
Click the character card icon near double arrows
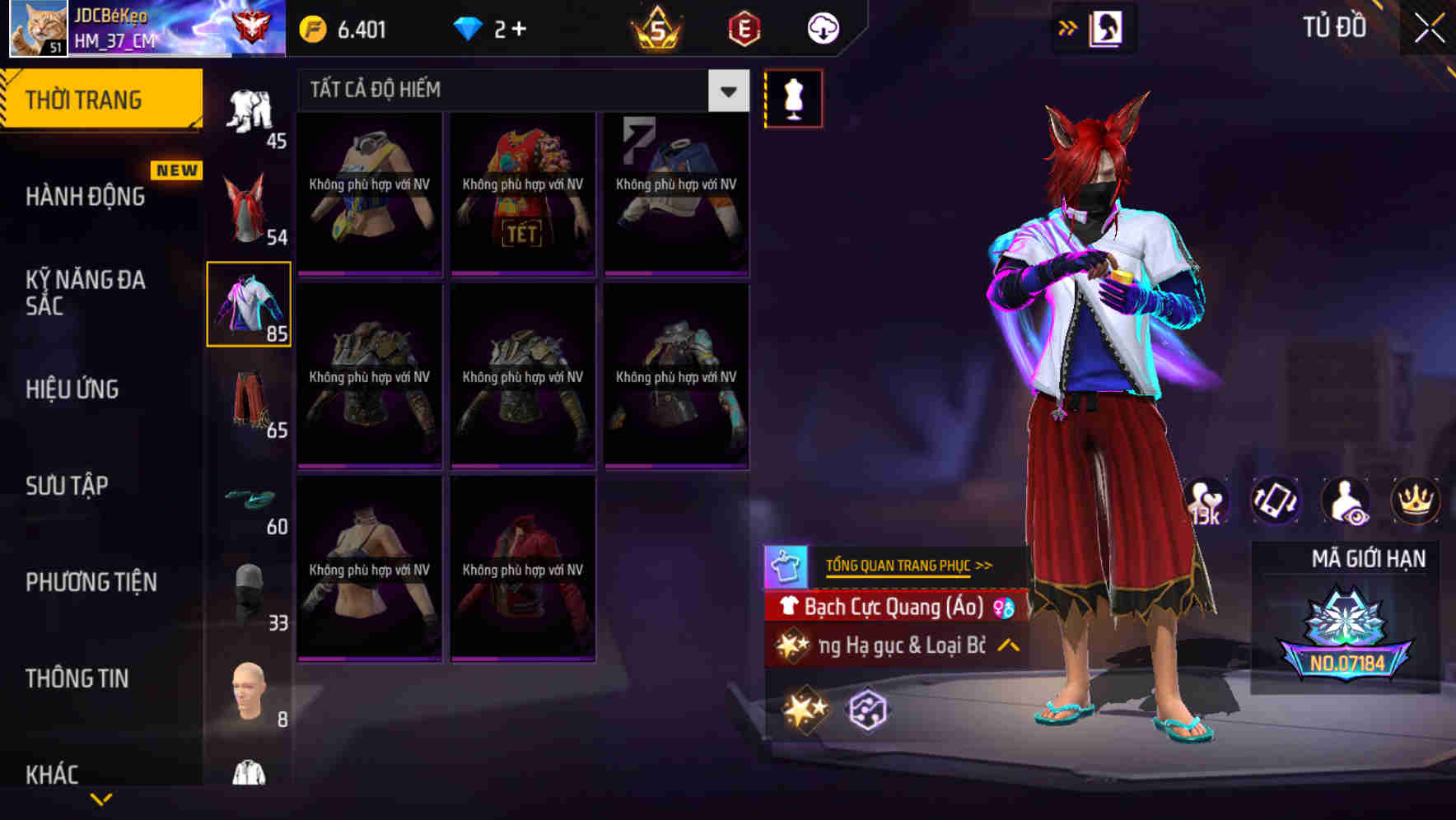click(1108, 27)
